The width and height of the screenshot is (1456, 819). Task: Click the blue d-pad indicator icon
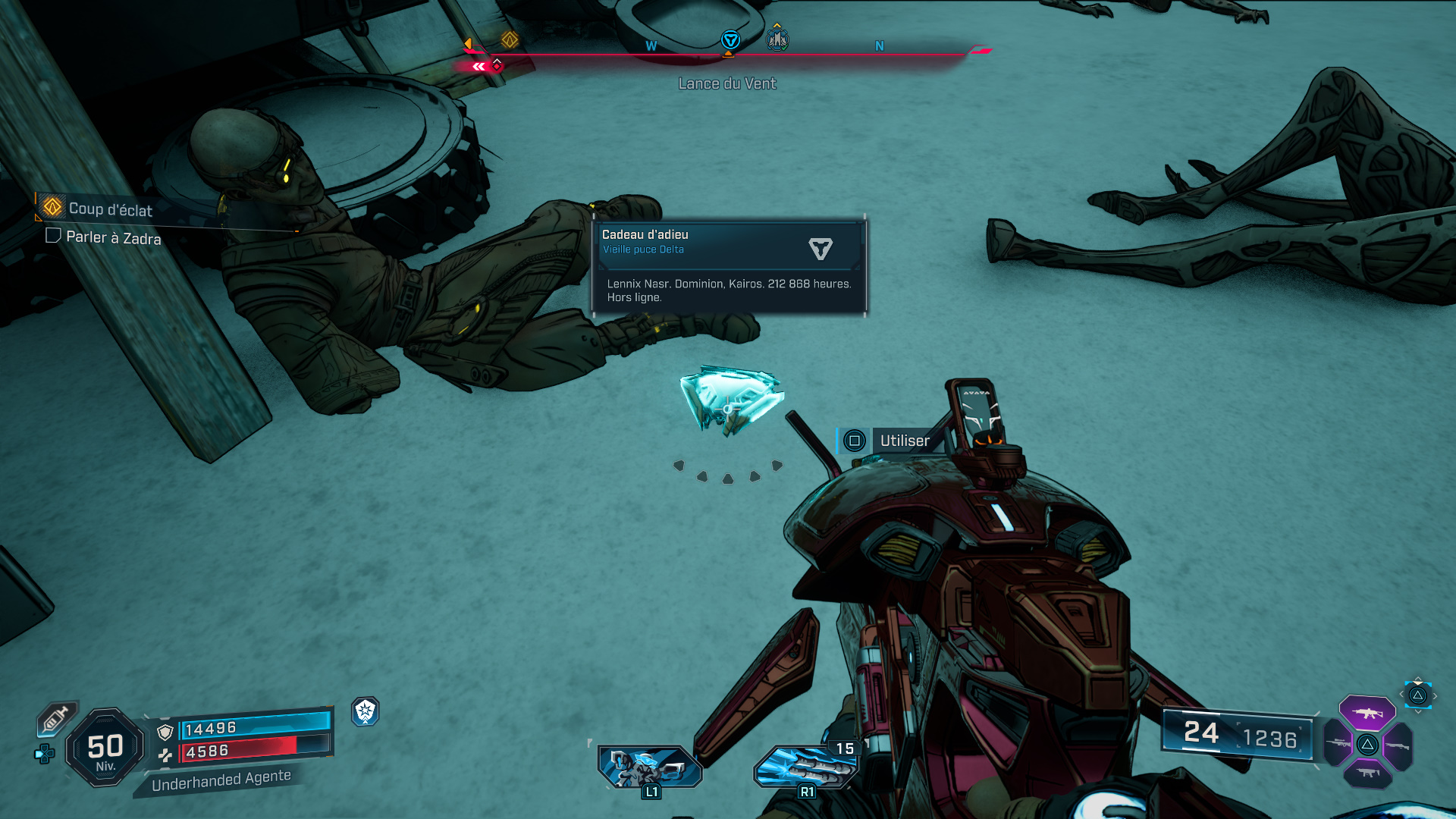tap(45, 754)
